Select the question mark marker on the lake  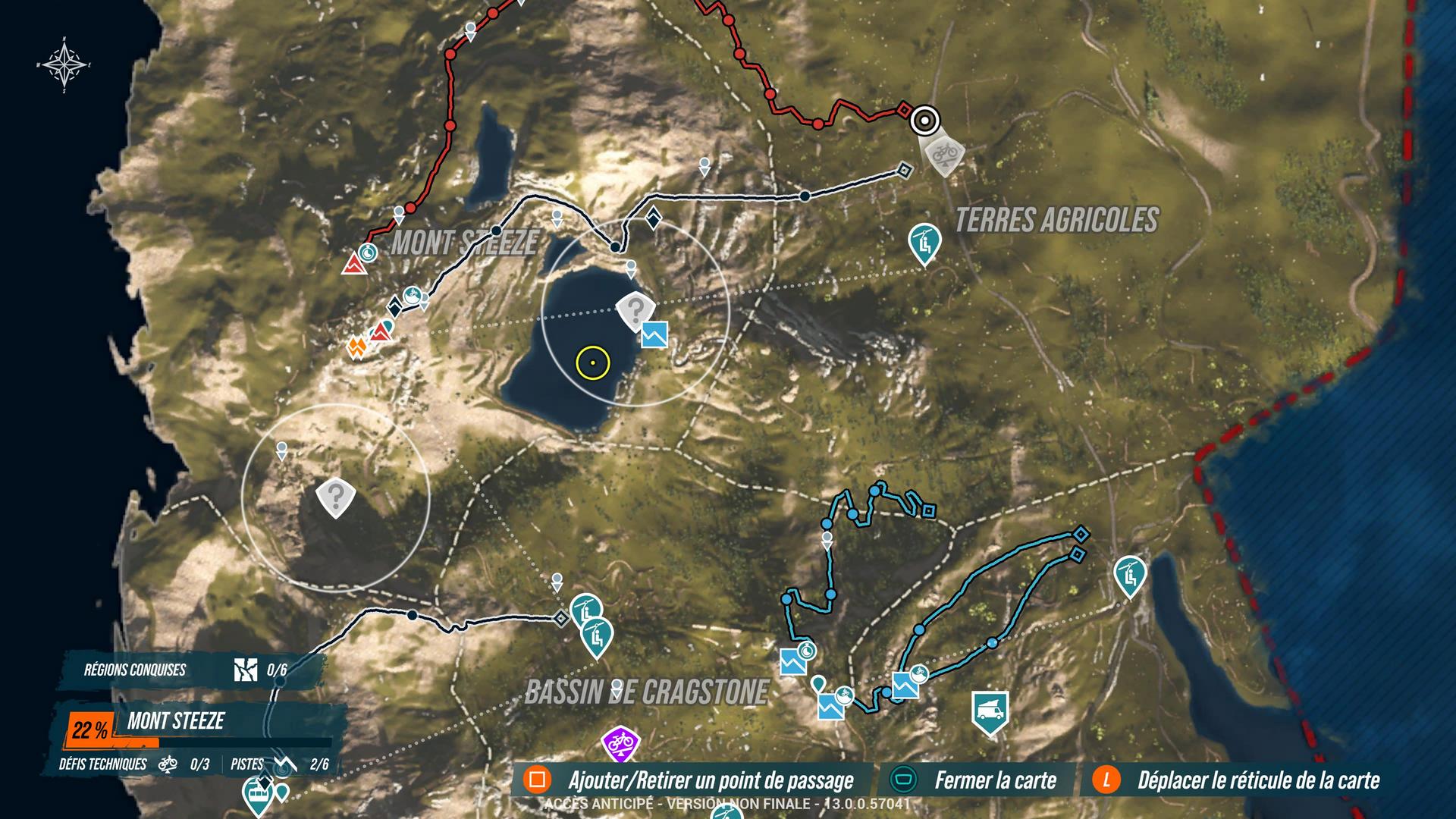coord(635,310)
